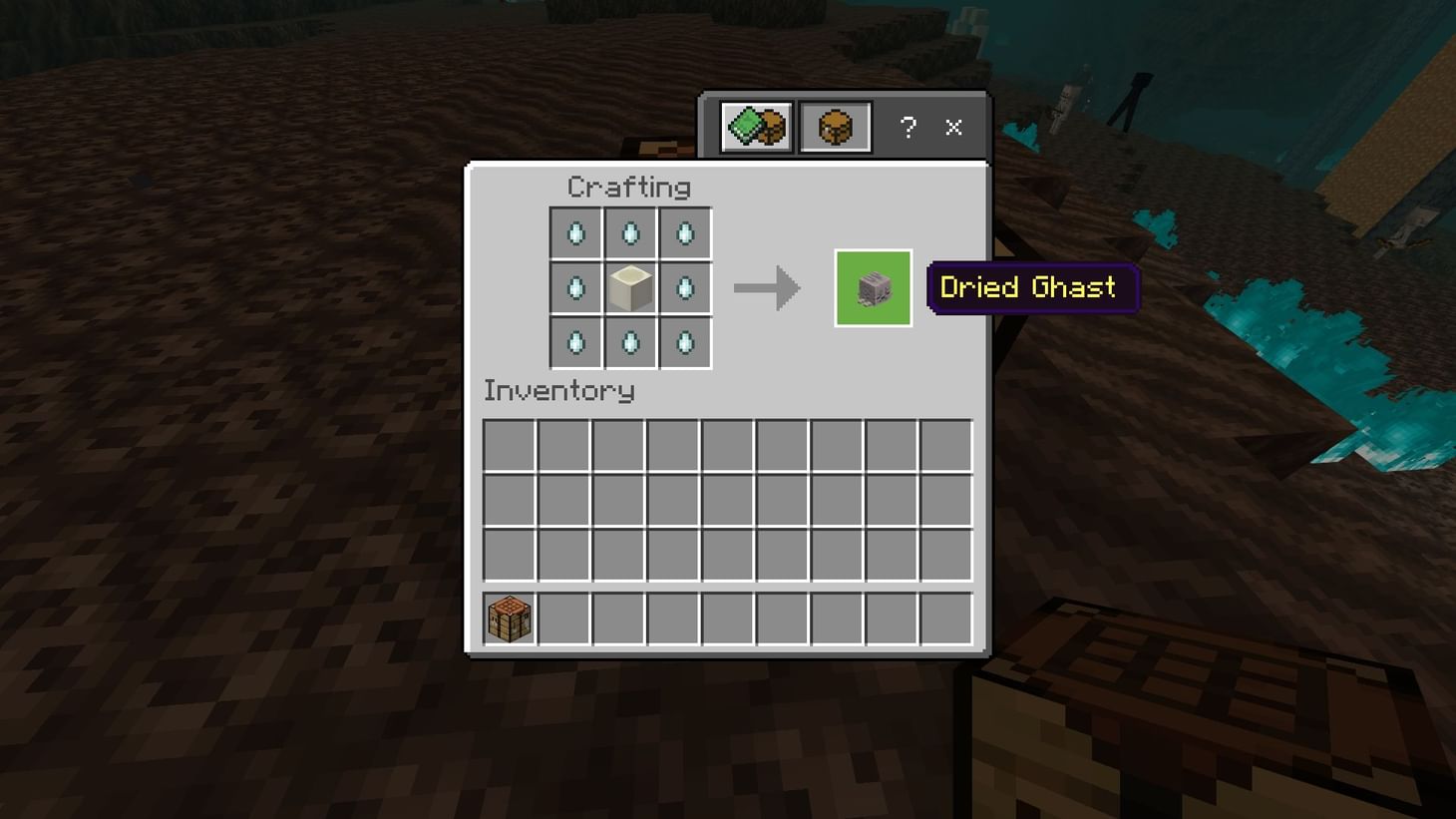Close the crafting screen
1456x819 pixels.
point(952,128)
